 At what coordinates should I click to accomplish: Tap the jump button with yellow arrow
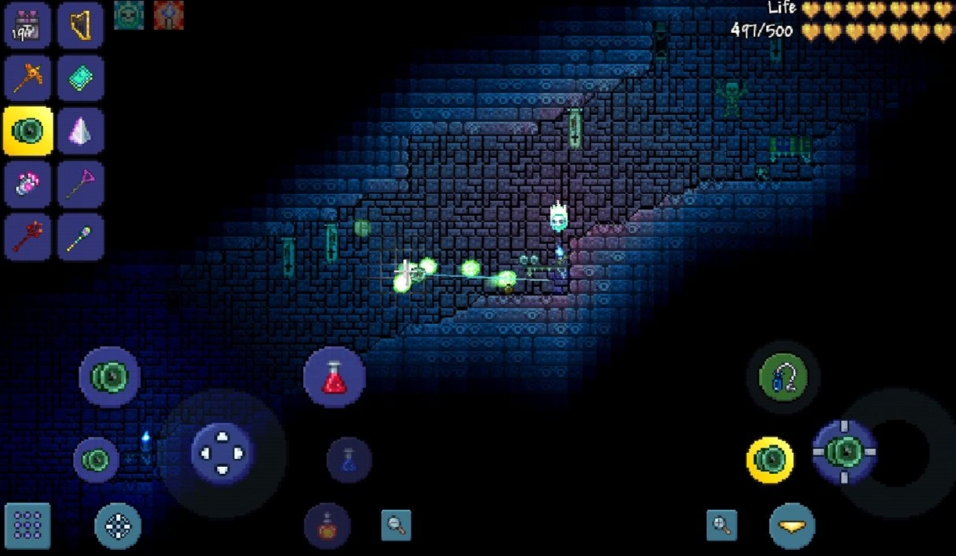[x=792, y=525]
